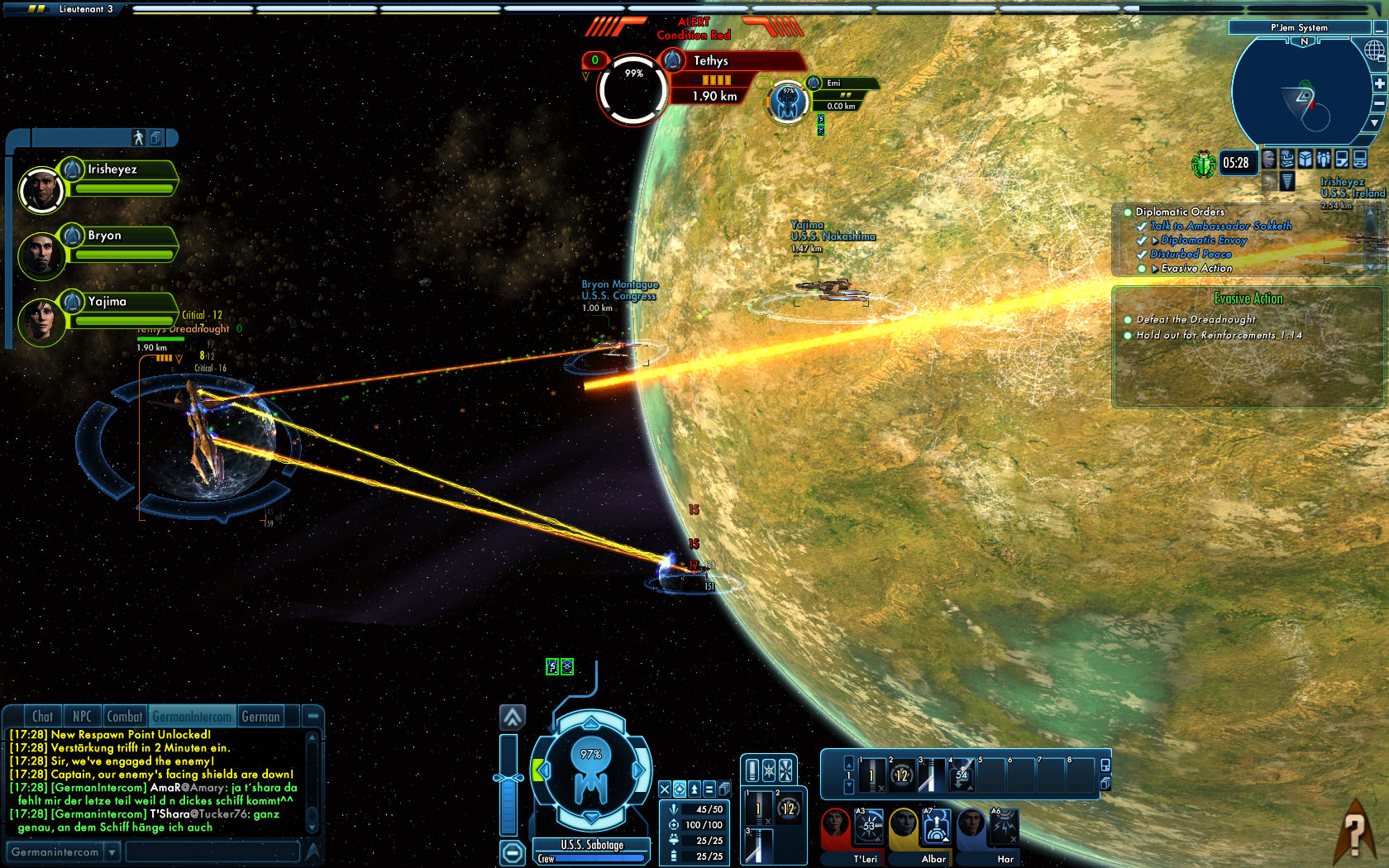
Task: Zoom out the minimap with minus button
Action: (1379, 103)
